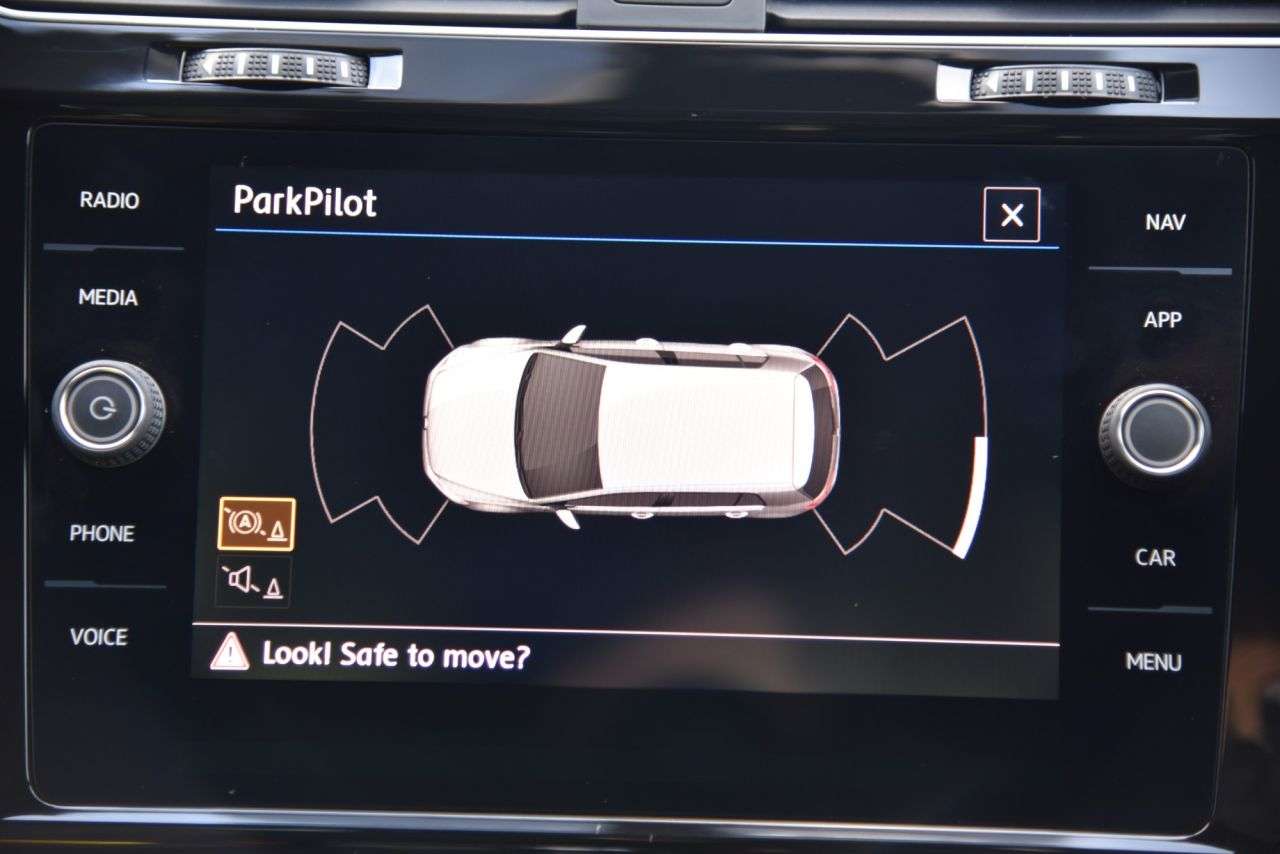Screen dimensions: 1280x854
Task: Open the PHONE menu
Action: [102, 534]
